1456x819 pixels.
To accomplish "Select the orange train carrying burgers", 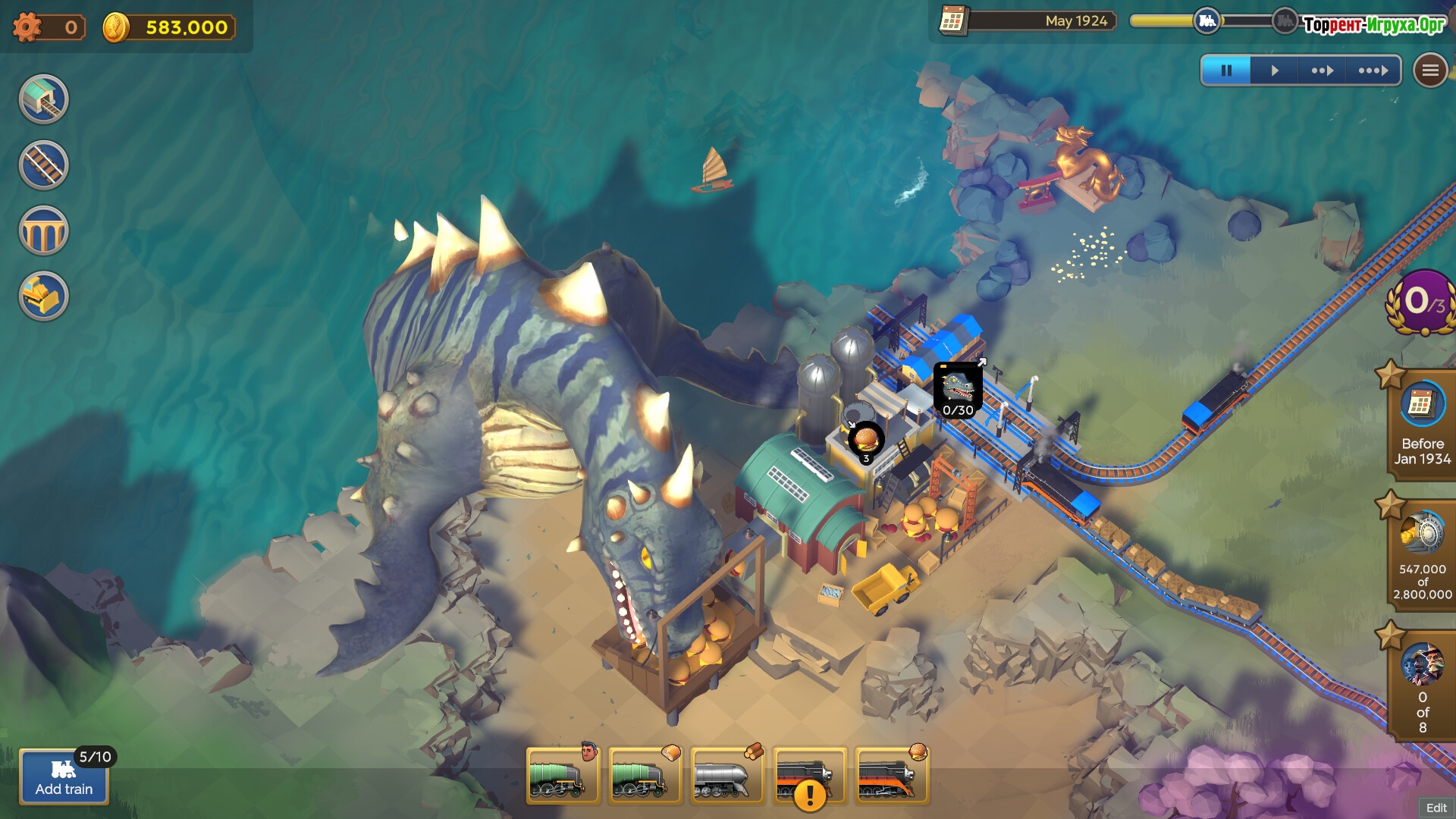I will pyautogui.click(x=891, y=776).
